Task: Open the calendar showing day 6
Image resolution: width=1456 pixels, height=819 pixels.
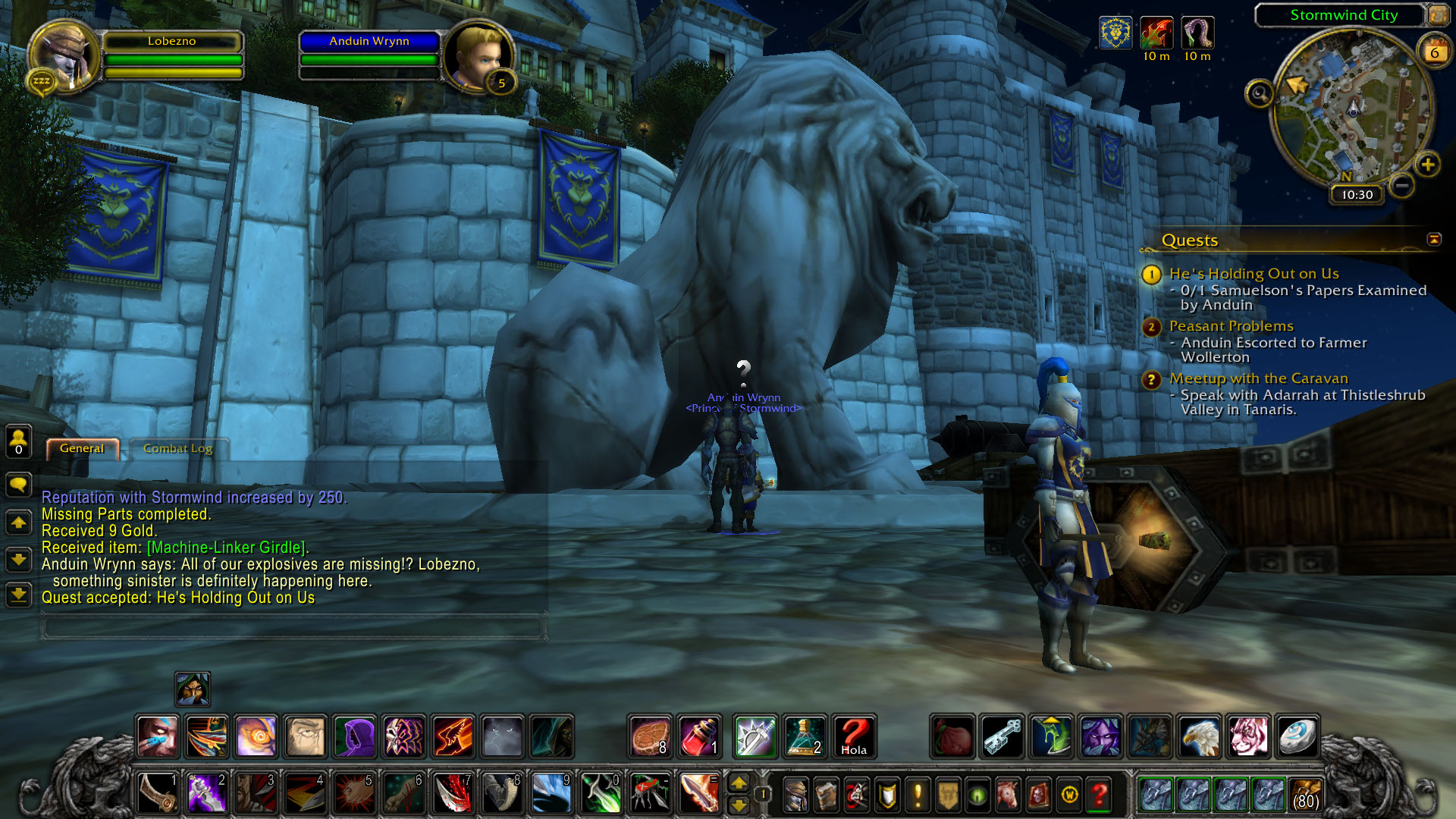Action: 1434,52
